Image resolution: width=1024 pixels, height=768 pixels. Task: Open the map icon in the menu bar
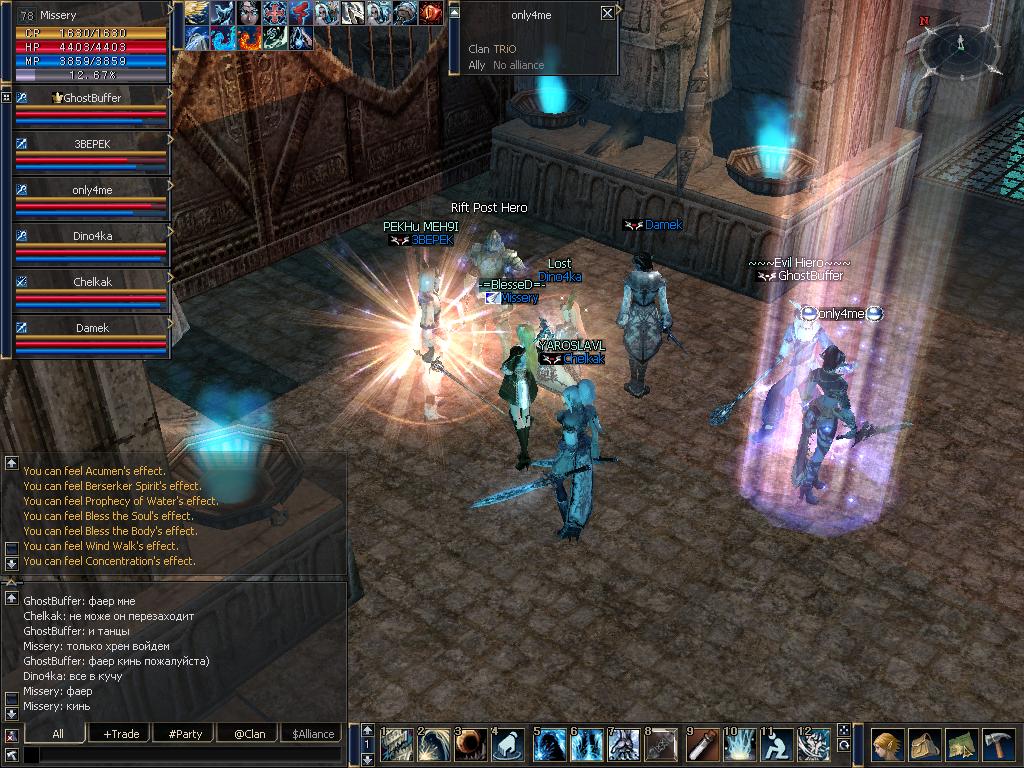(961, 745)
